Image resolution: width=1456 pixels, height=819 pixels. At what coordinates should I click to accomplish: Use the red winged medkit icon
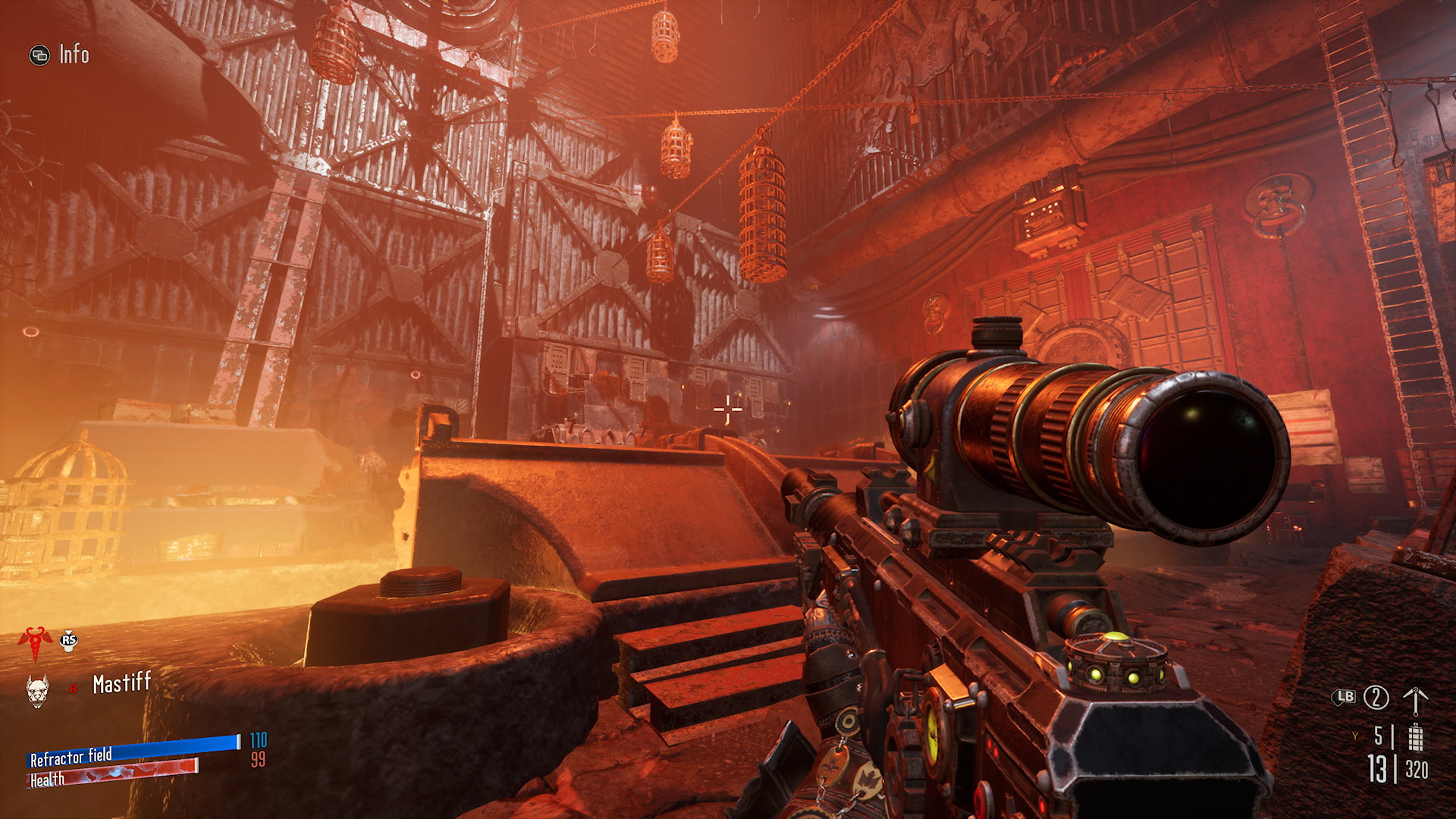coord(34,641)
